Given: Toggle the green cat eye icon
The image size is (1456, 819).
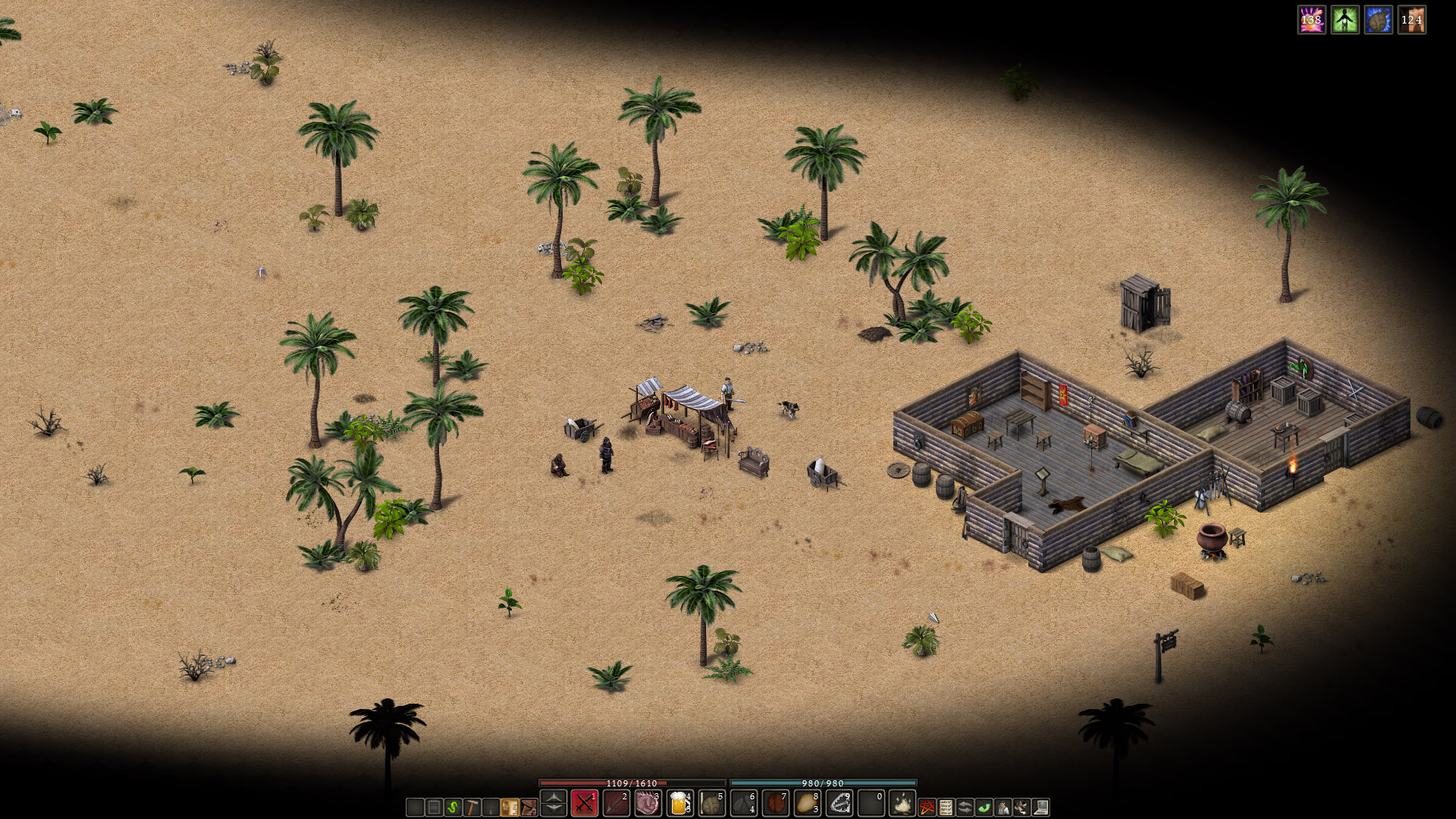Looking at the screenshot, I should [x=984, y=808].
